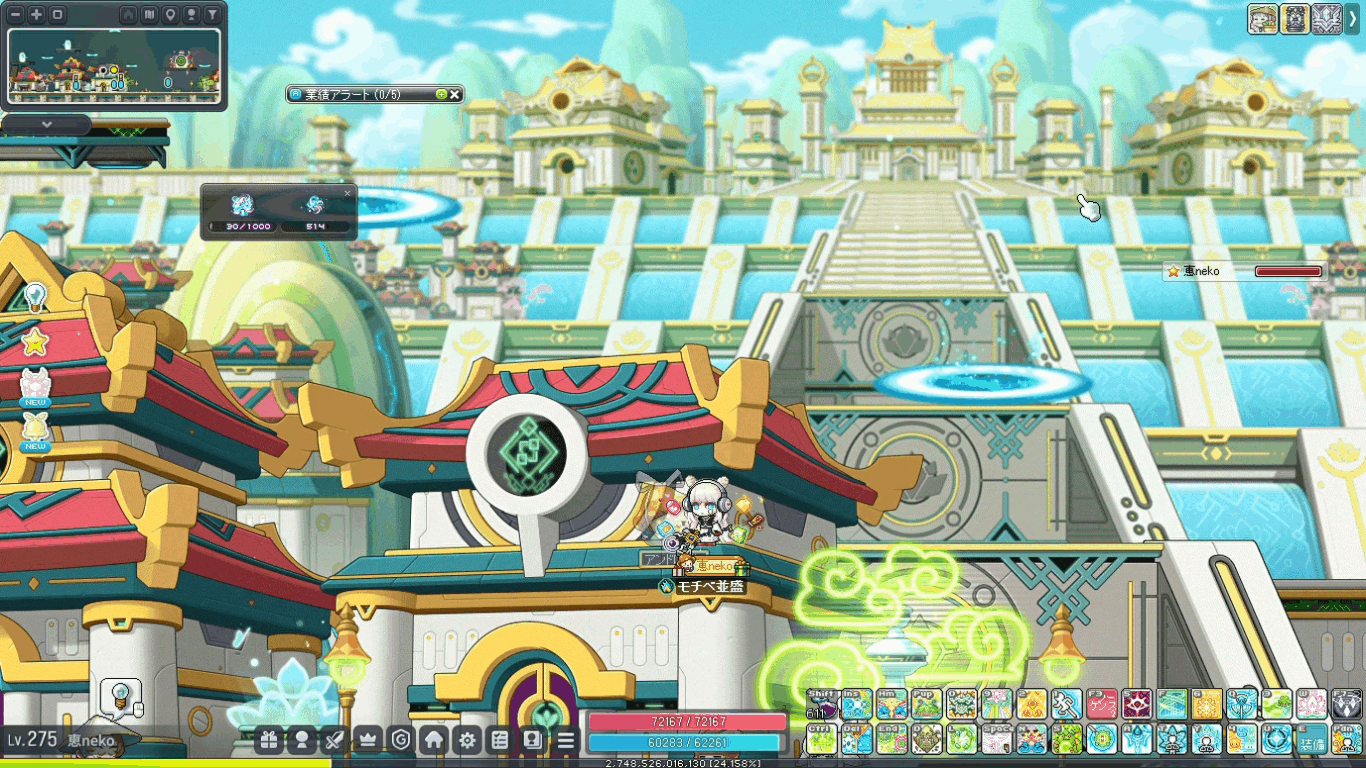Viewport: 1366px width, 768px height.
Task: Click the 装備 equipment quickslot
Action: 1311,740
